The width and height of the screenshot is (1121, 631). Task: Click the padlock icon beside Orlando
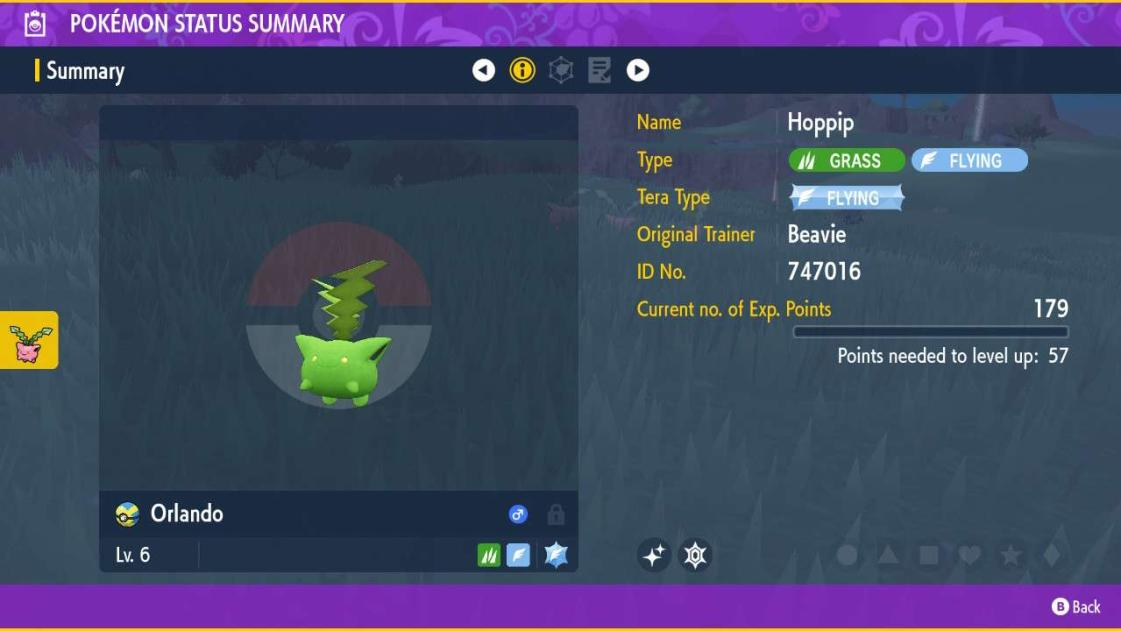pos(556,515)
